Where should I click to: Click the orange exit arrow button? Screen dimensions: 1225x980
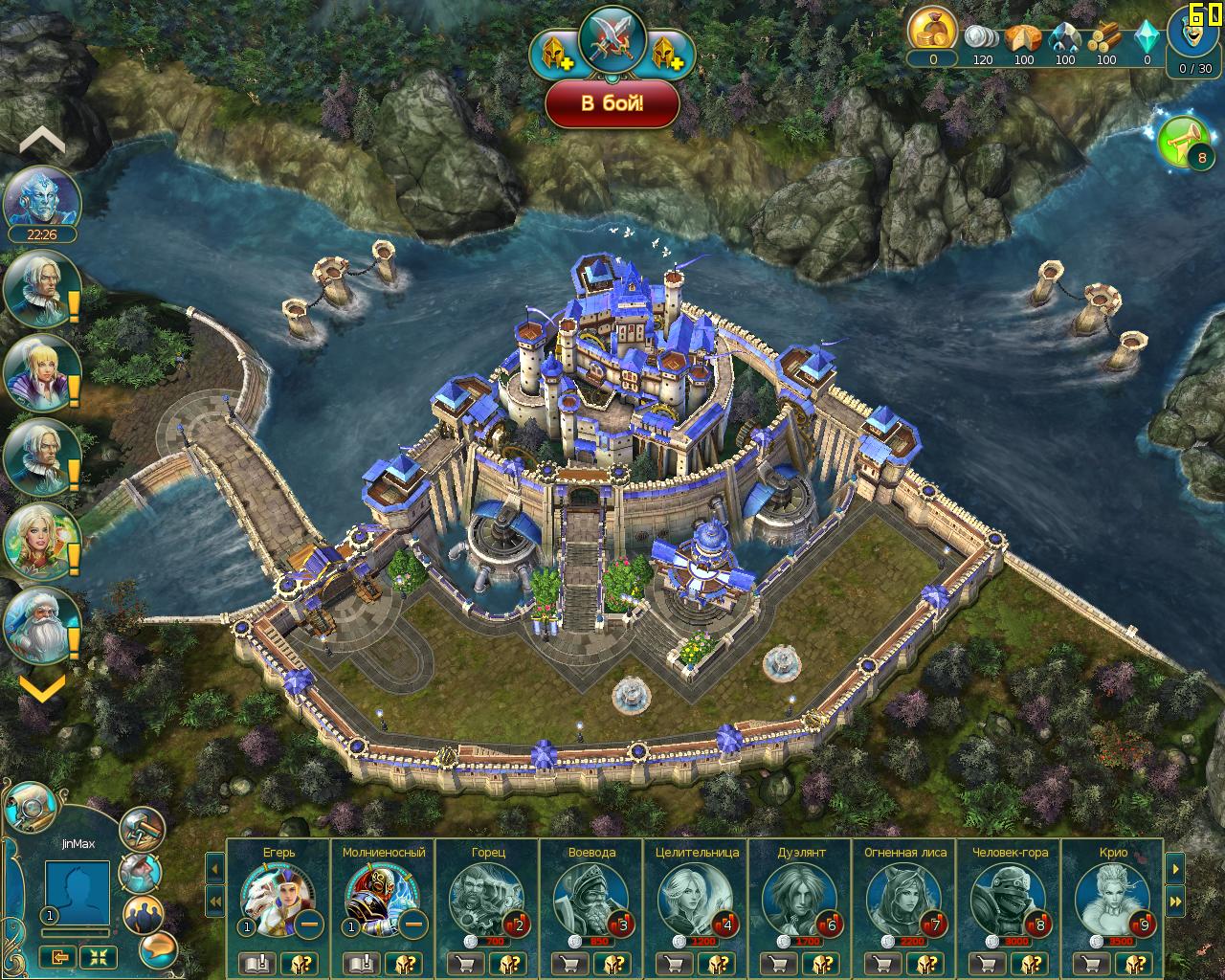57,956
